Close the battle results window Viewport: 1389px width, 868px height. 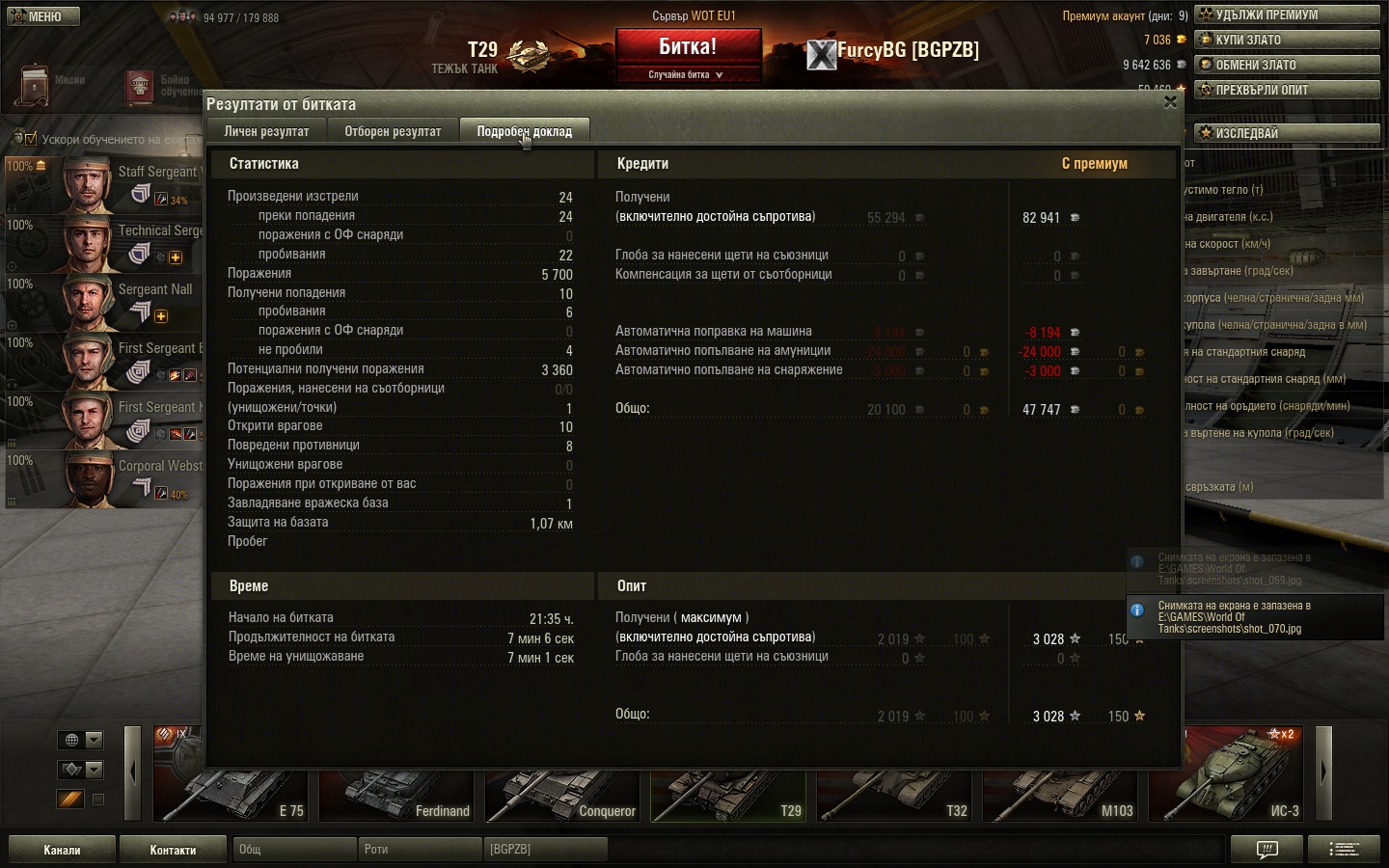pos(1170,102)
